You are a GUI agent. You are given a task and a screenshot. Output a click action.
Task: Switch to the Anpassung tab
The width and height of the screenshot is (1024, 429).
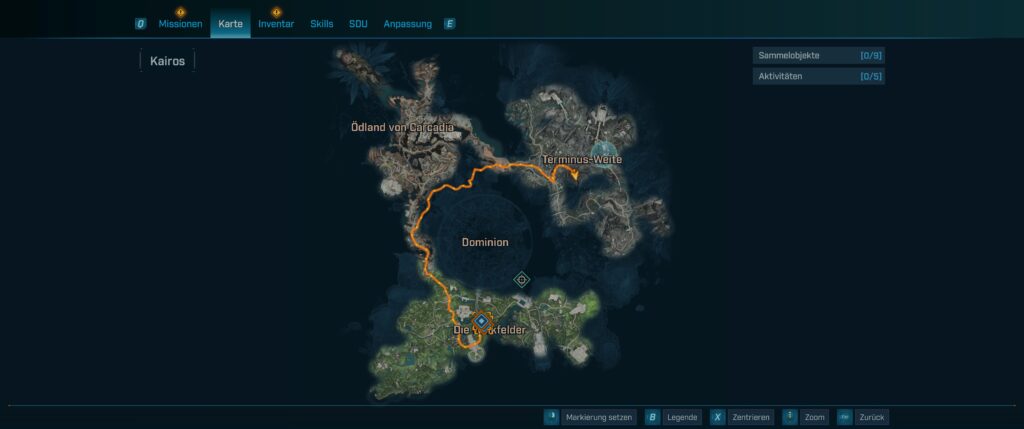(408, 24)
